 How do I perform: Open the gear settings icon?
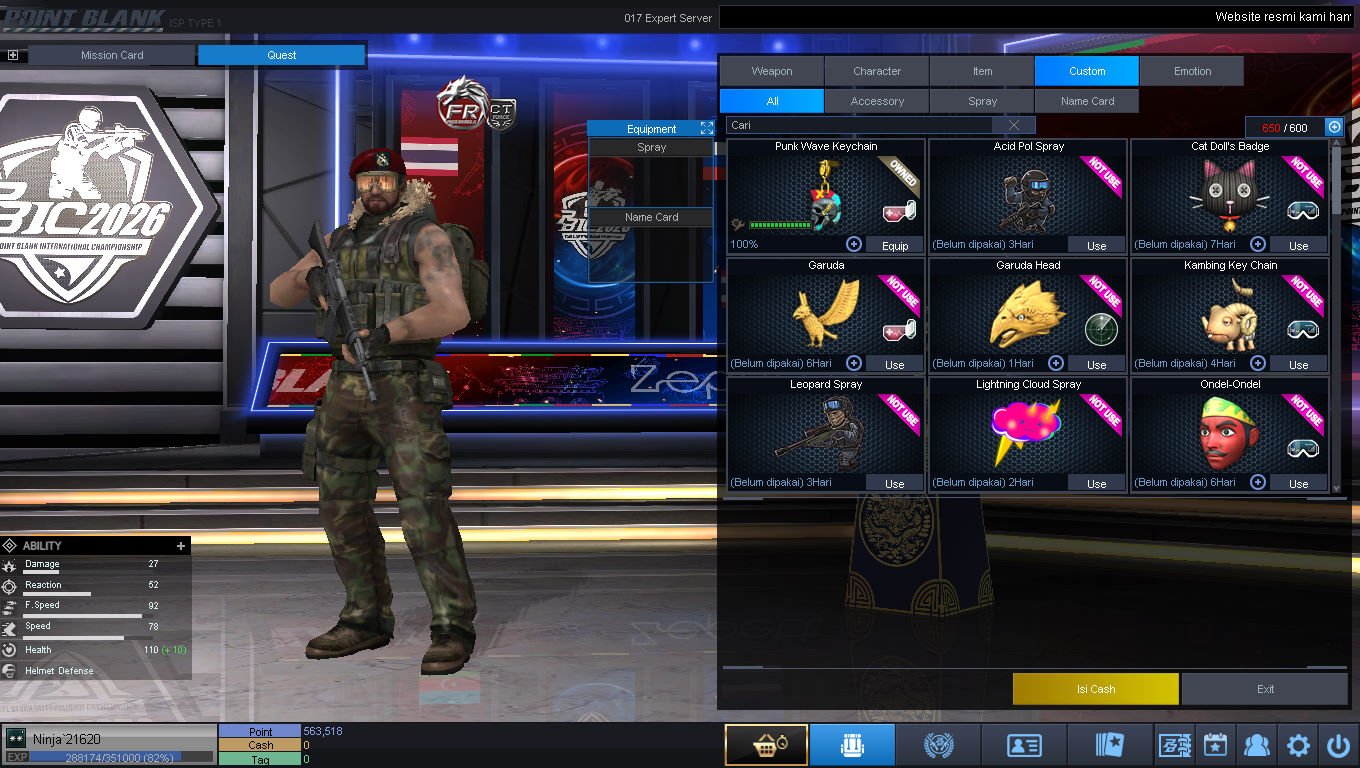click(x=1298, y=745)
